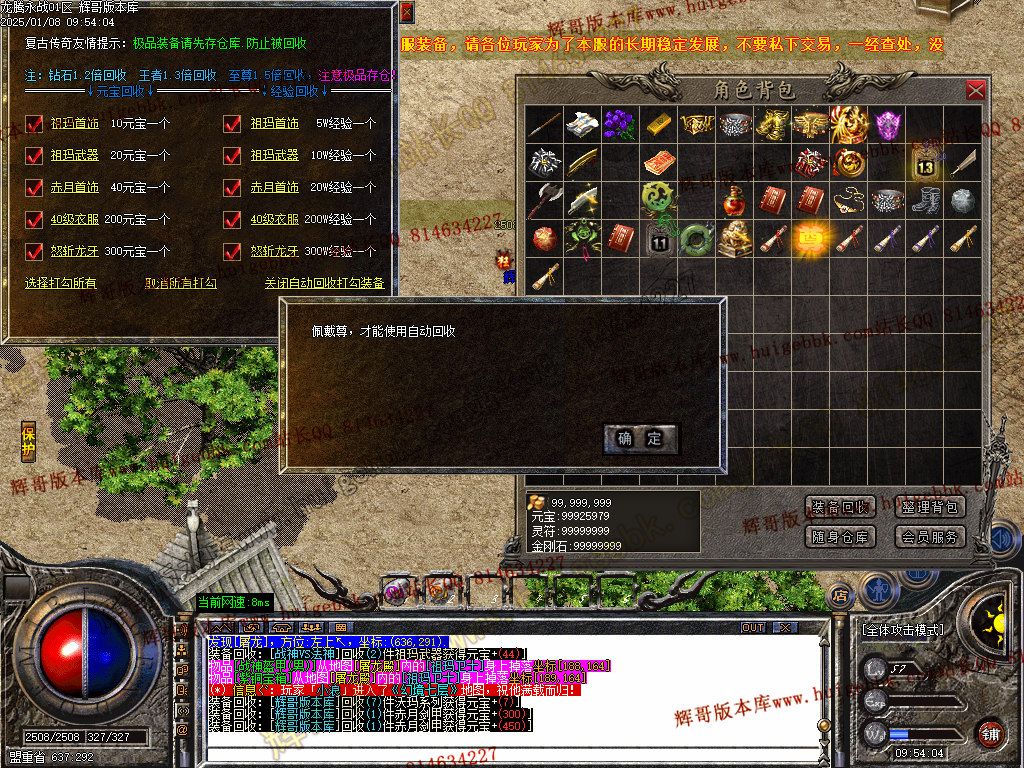
Task: Click the 保护 protection button
Action: [29, 441]
